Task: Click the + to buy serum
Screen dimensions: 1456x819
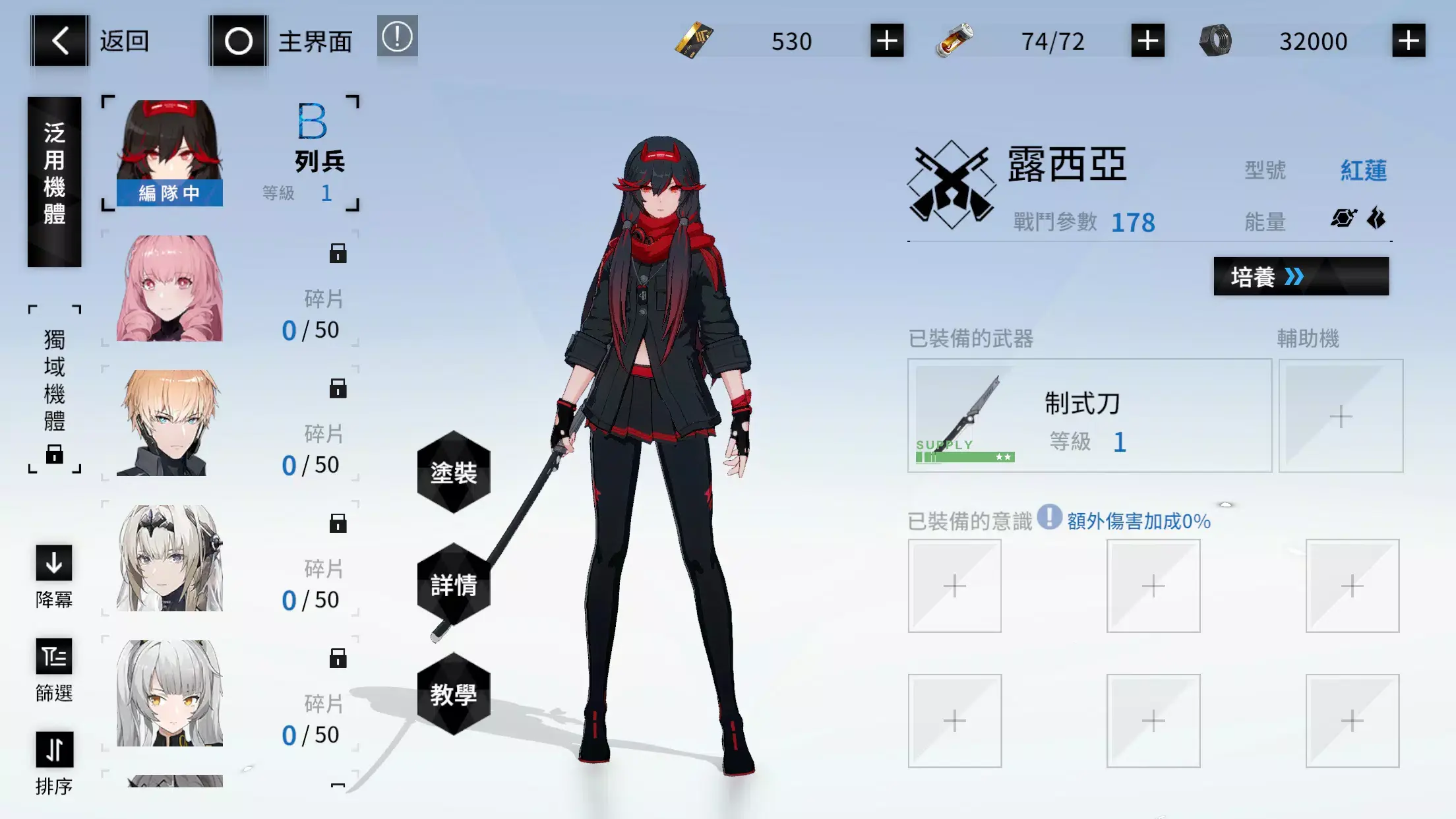Action: [1146, 41]
